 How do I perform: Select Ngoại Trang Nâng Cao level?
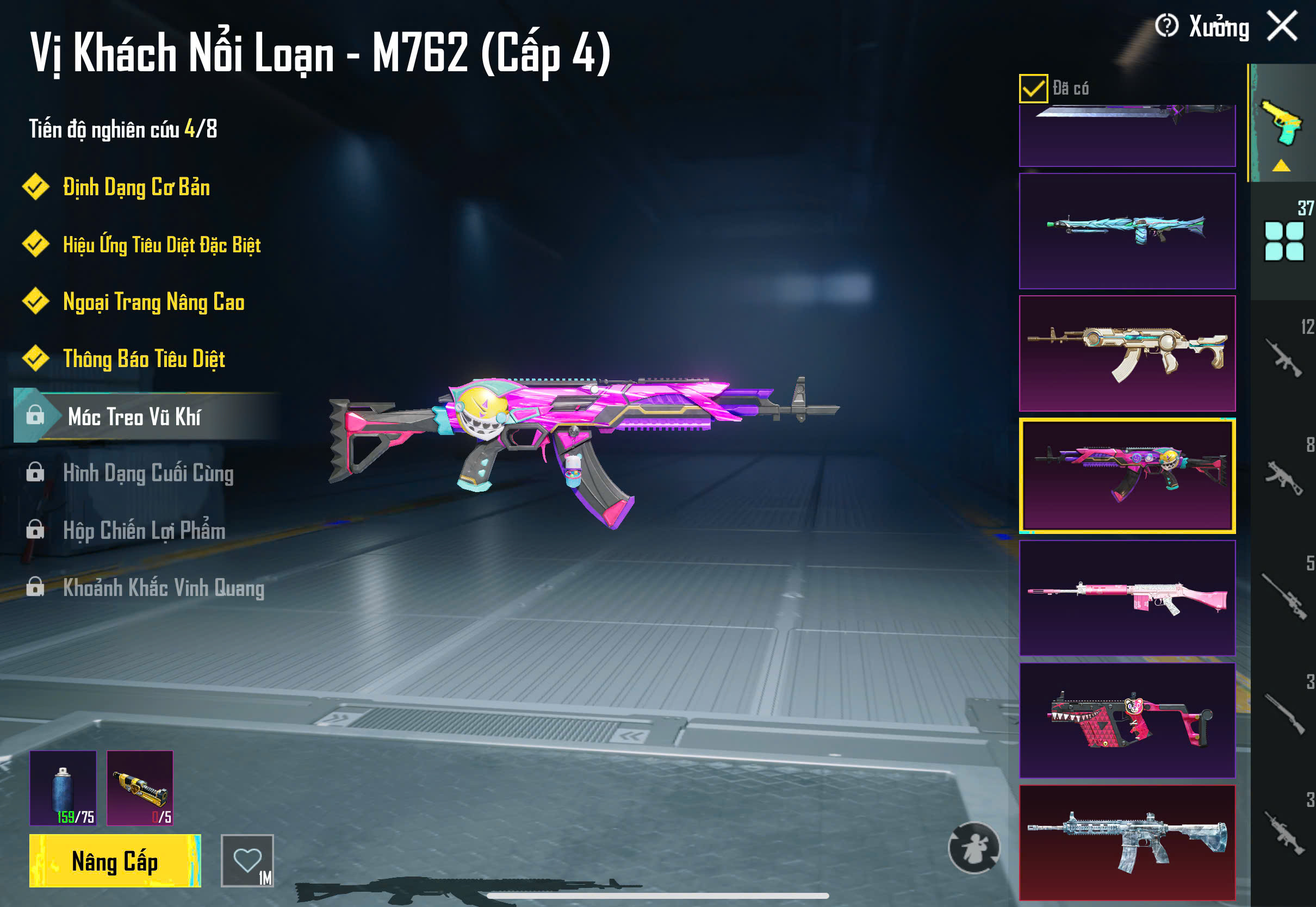point(153,302)
